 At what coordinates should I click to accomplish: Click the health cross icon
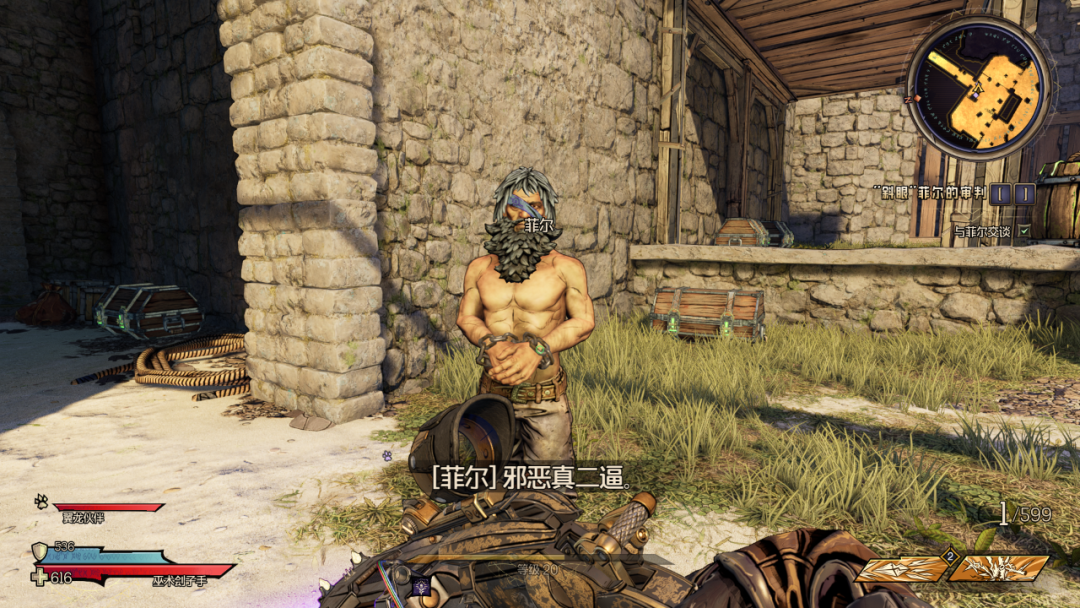(39, 577)
